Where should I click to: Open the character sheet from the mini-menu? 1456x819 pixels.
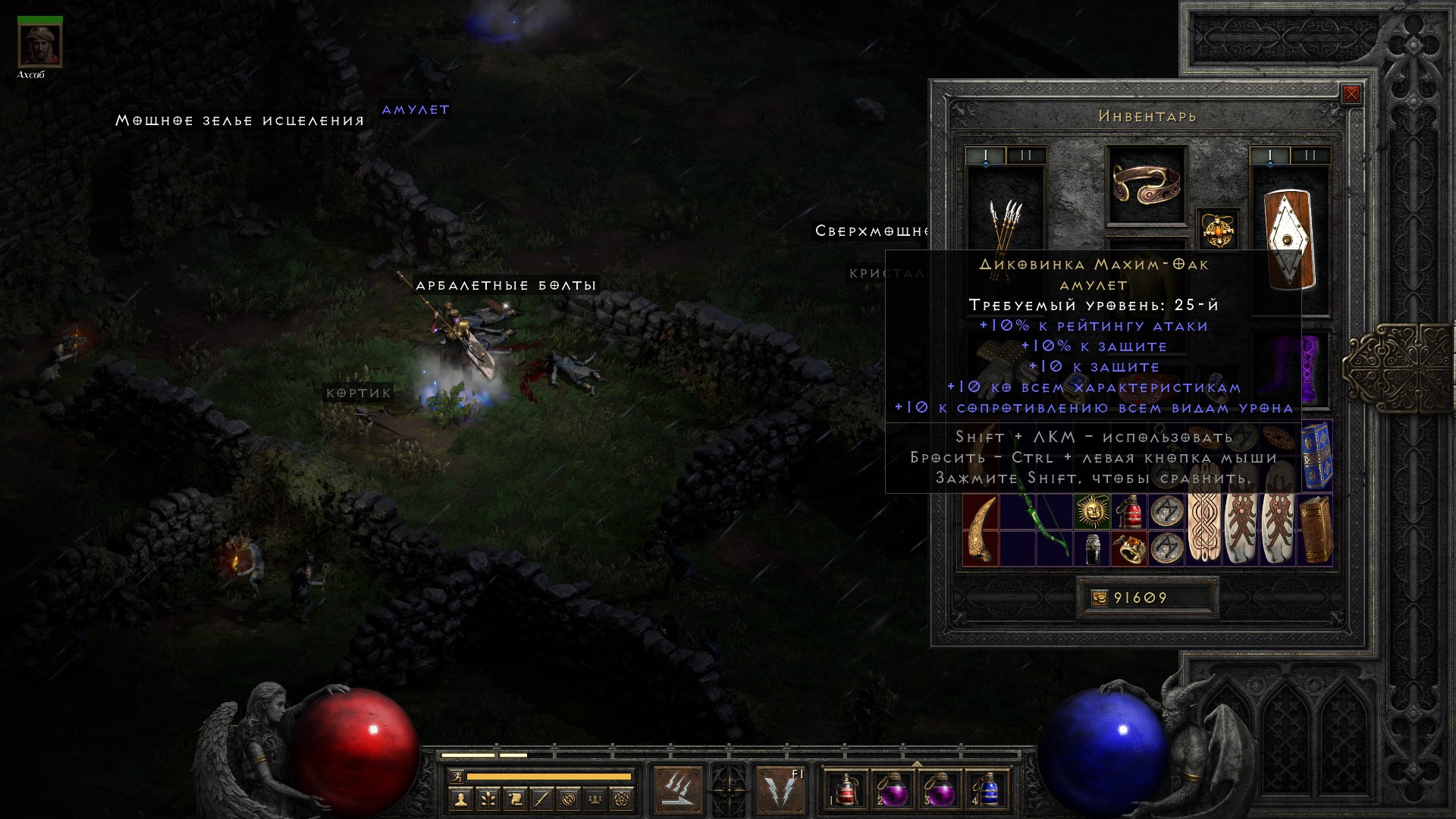coord(460,799)
